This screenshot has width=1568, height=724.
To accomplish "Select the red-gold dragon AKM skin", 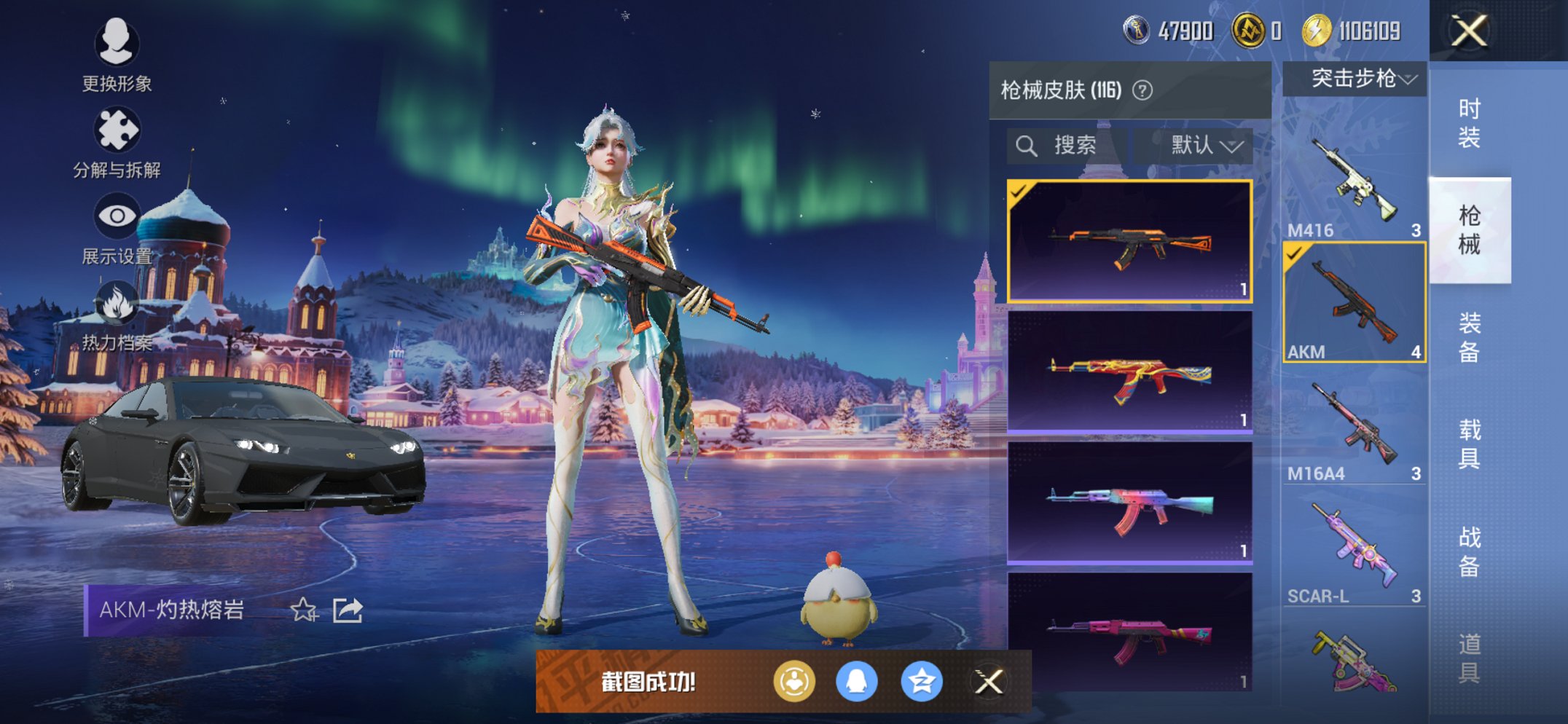I will pos(1129,371).
